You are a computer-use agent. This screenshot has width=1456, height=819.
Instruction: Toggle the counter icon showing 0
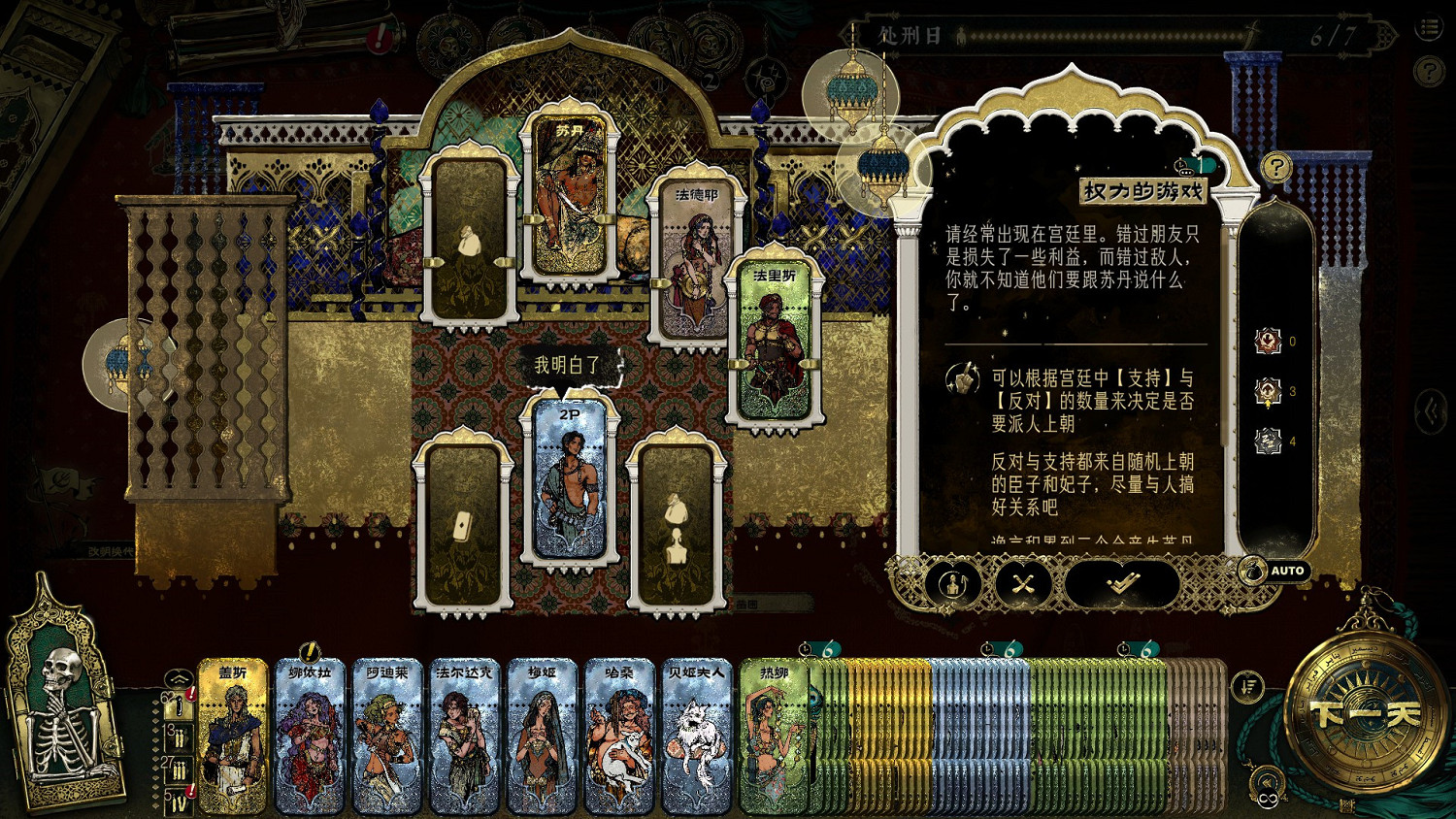pos(1268,341)
